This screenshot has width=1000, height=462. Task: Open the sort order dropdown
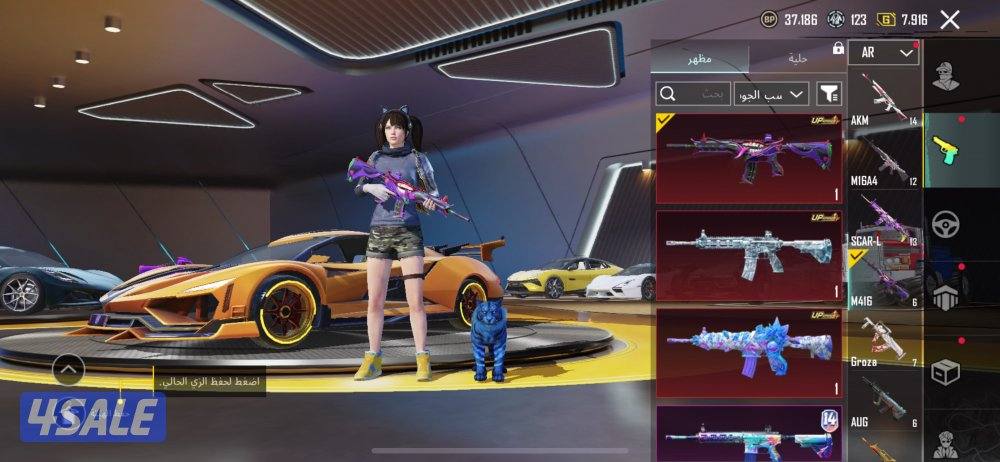[x=772, y=94]
